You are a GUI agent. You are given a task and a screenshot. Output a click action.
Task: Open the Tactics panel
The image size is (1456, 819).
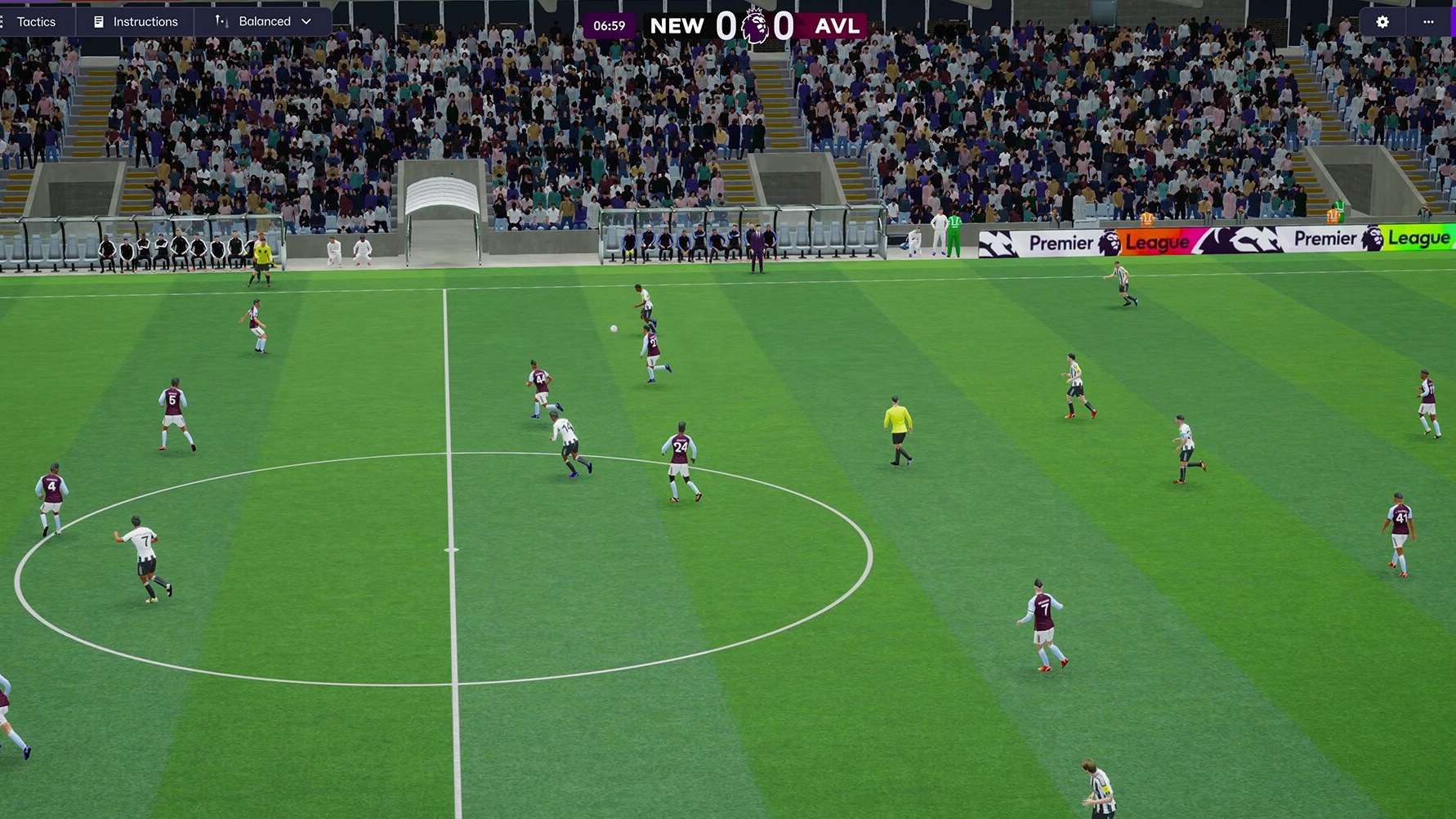click(x=36, y=21)
